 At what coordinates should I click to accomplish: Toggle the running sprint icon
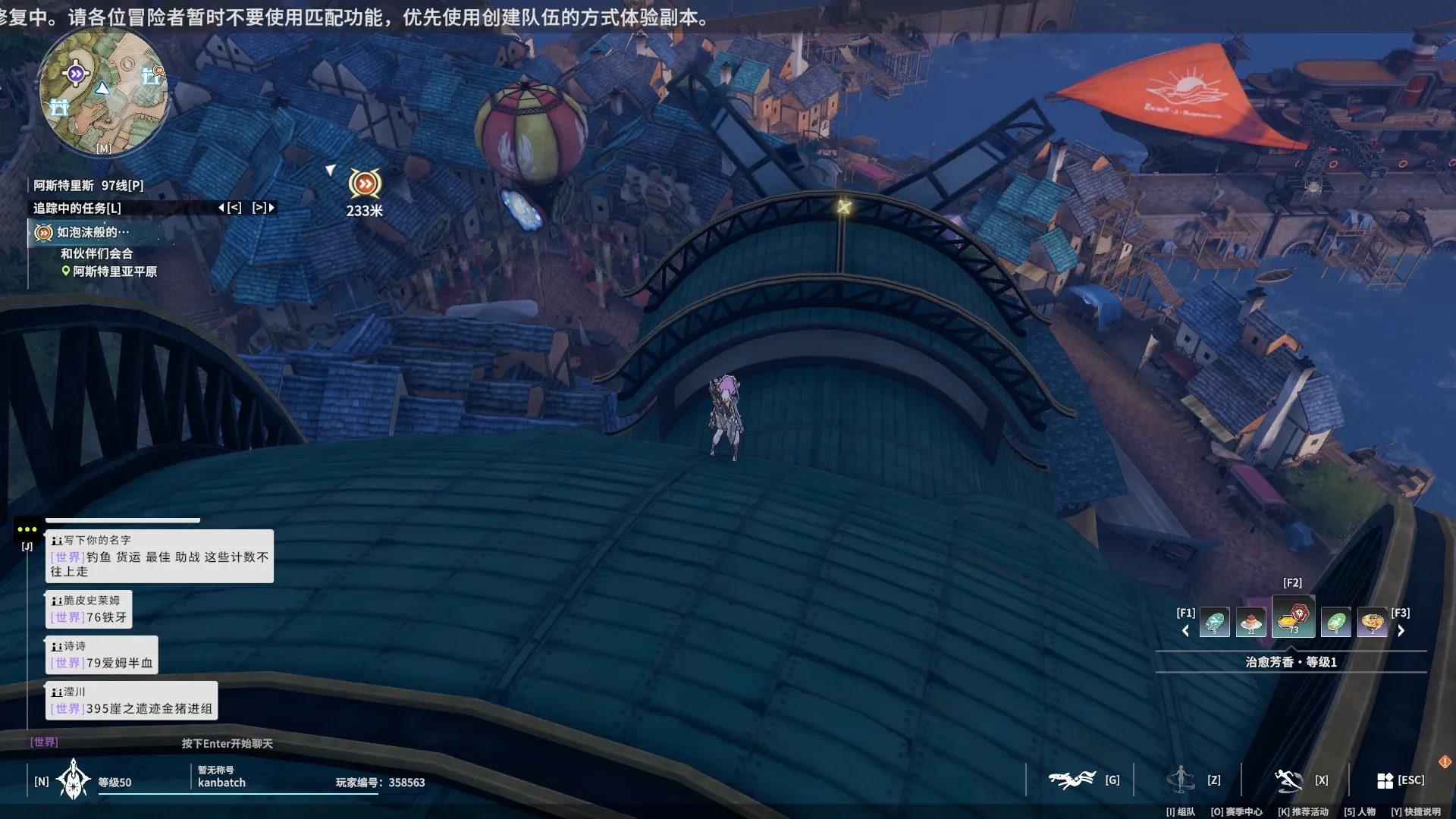coord(1288,780)
